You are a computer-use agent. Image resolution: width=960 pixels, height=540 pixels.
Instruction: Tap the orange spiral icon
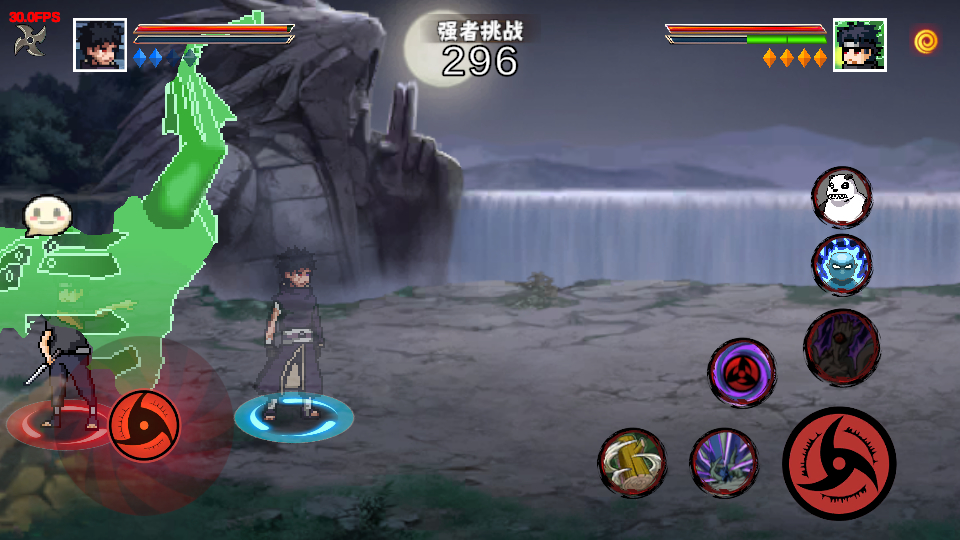click(x=925, y=41)
